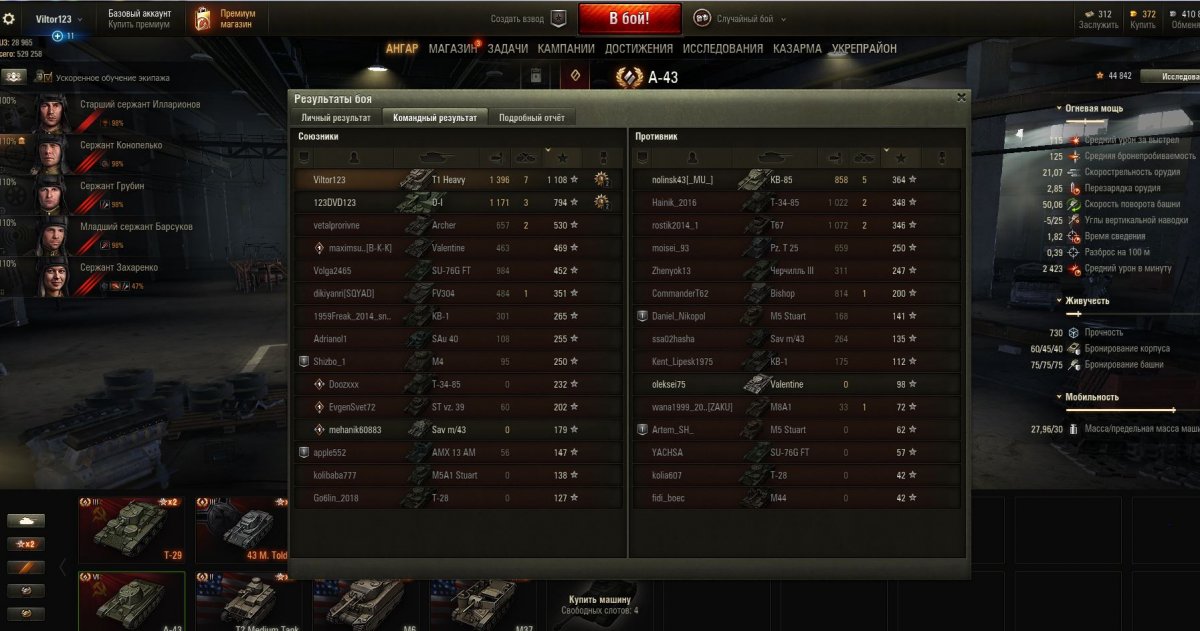Go to the ЗАДАЧИ section

(x=507, y=48)
